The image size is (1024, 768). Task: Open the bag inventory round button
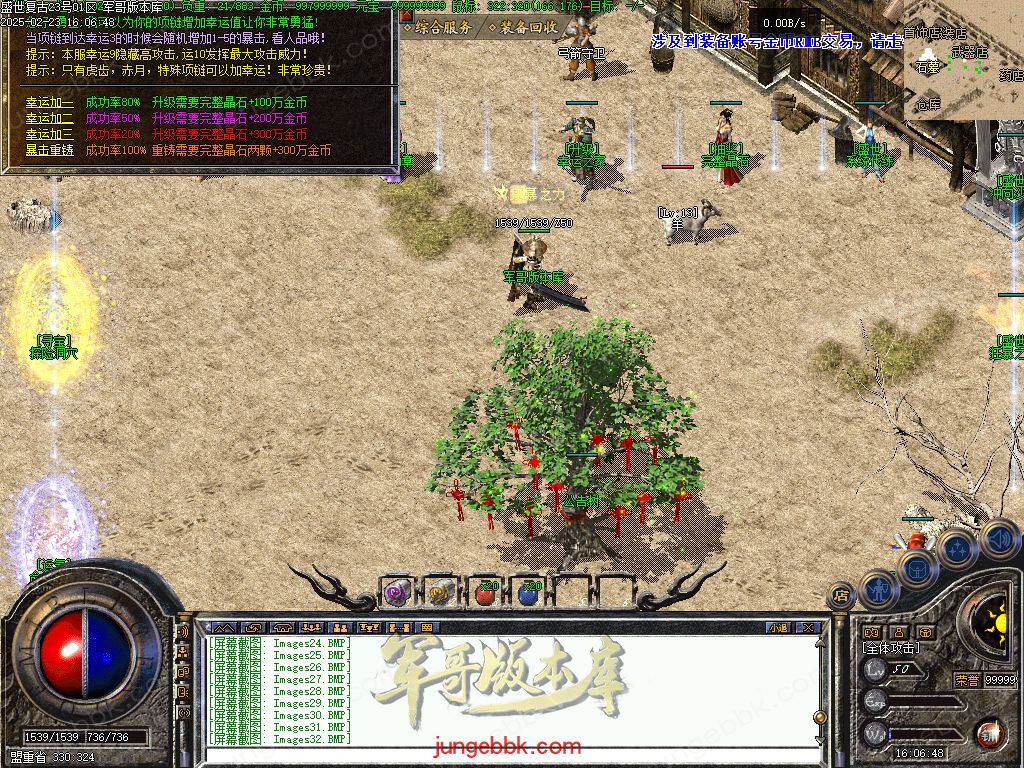(916, 568)
